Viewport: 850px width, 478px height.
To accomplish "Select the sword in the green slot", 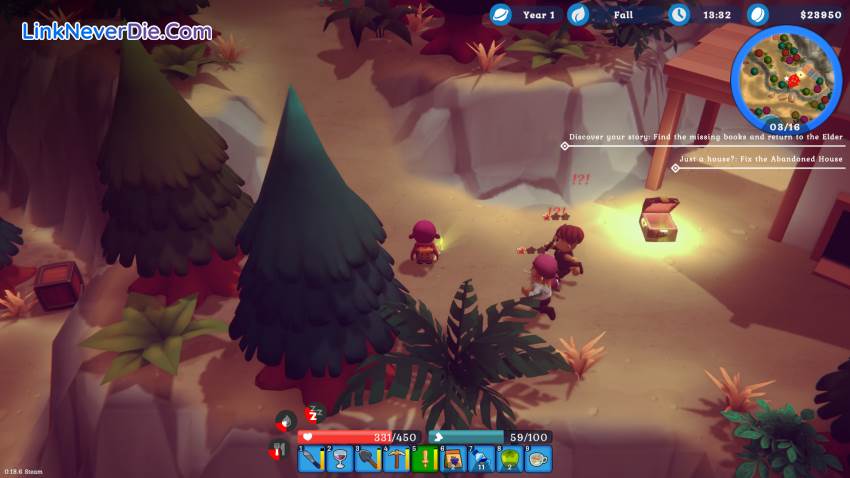I will coord(425,459).
